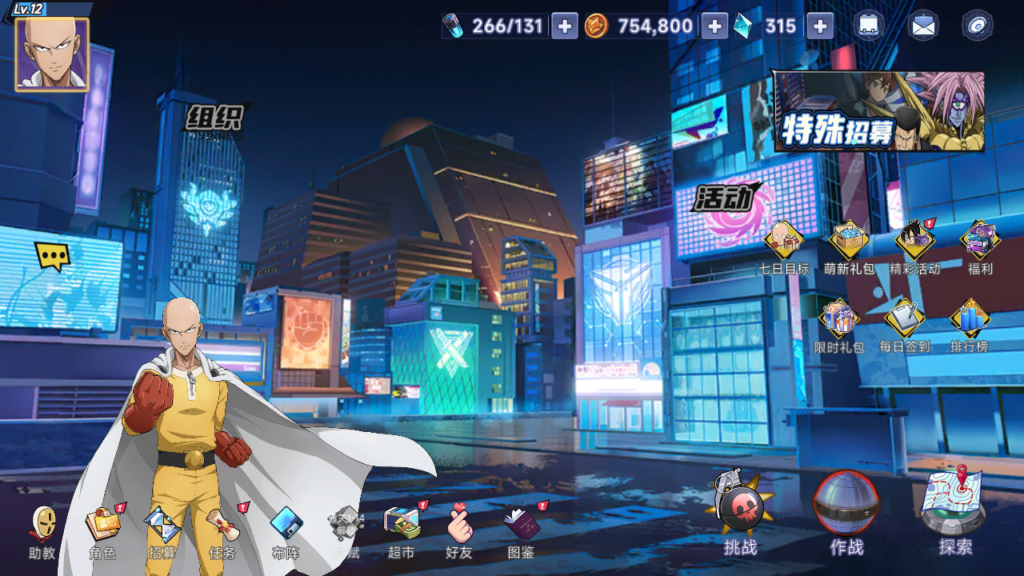Add more stamina with plus button
The width and height of the screenshot is (1024, 576).
coord(565,27)
